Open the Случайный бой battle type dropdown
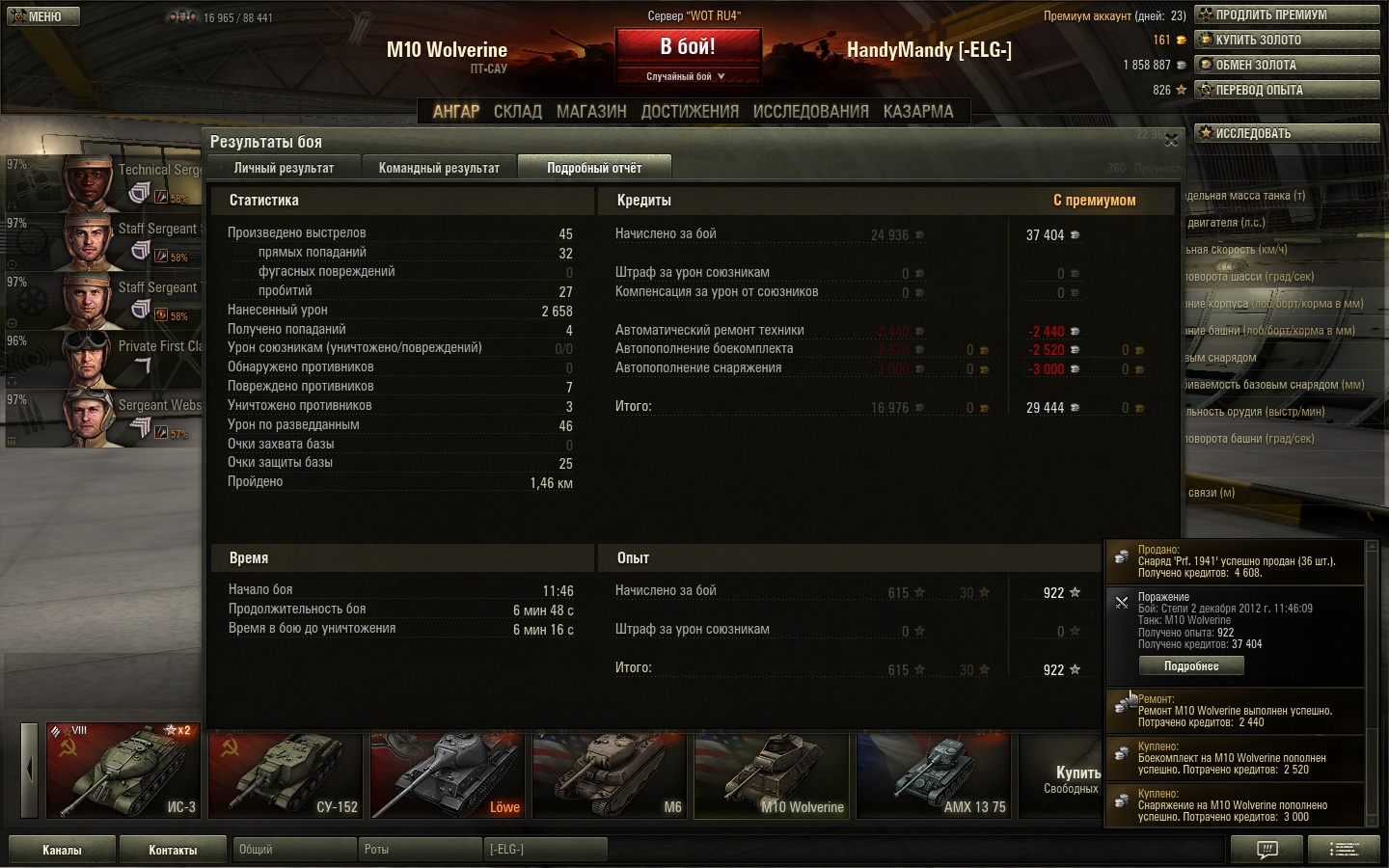The width and height of the screenshot is (1389, 868). click(x=687, y=76)
